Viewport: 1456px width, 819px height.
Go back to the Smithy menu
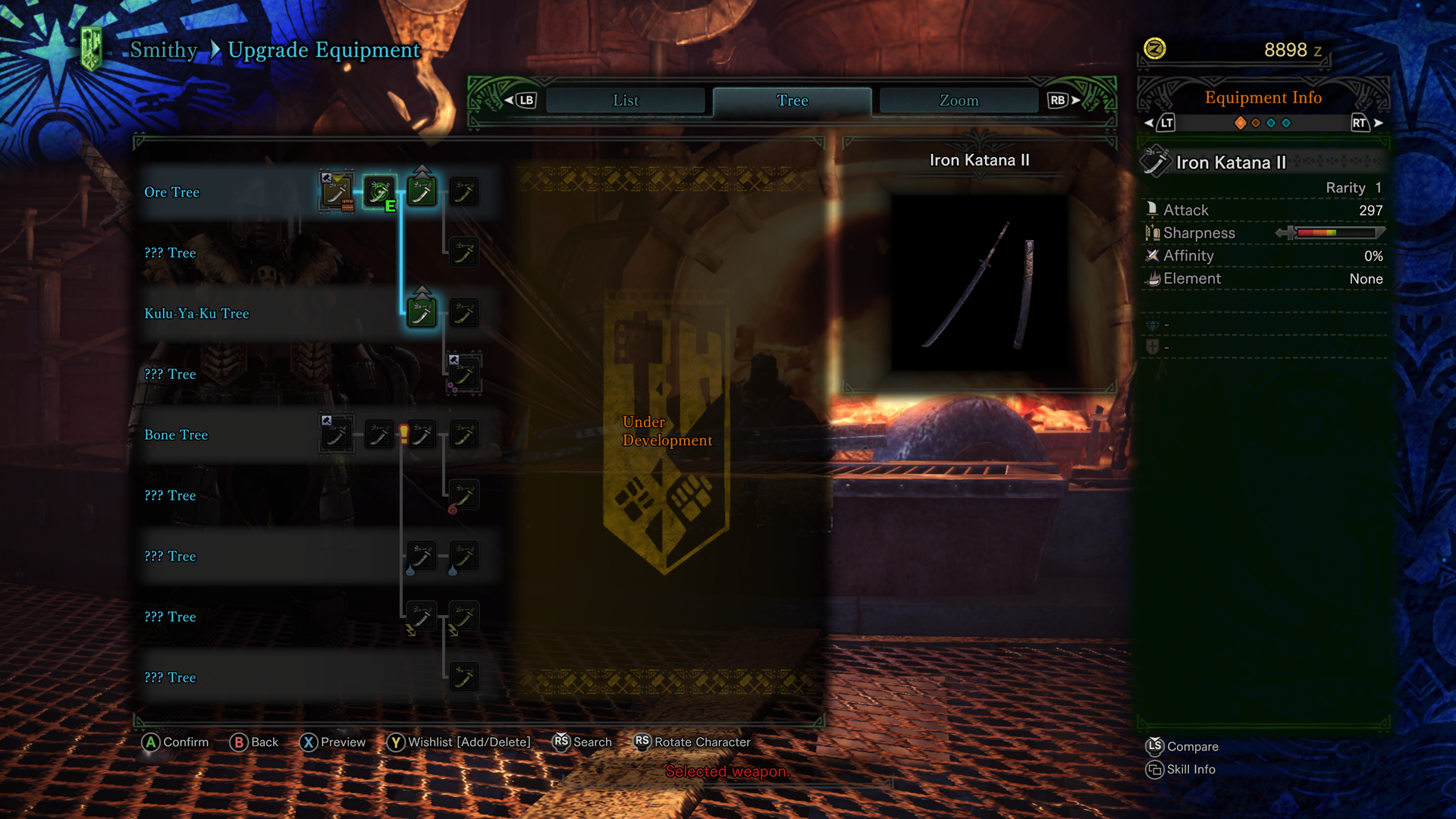(x=163, y=50)
